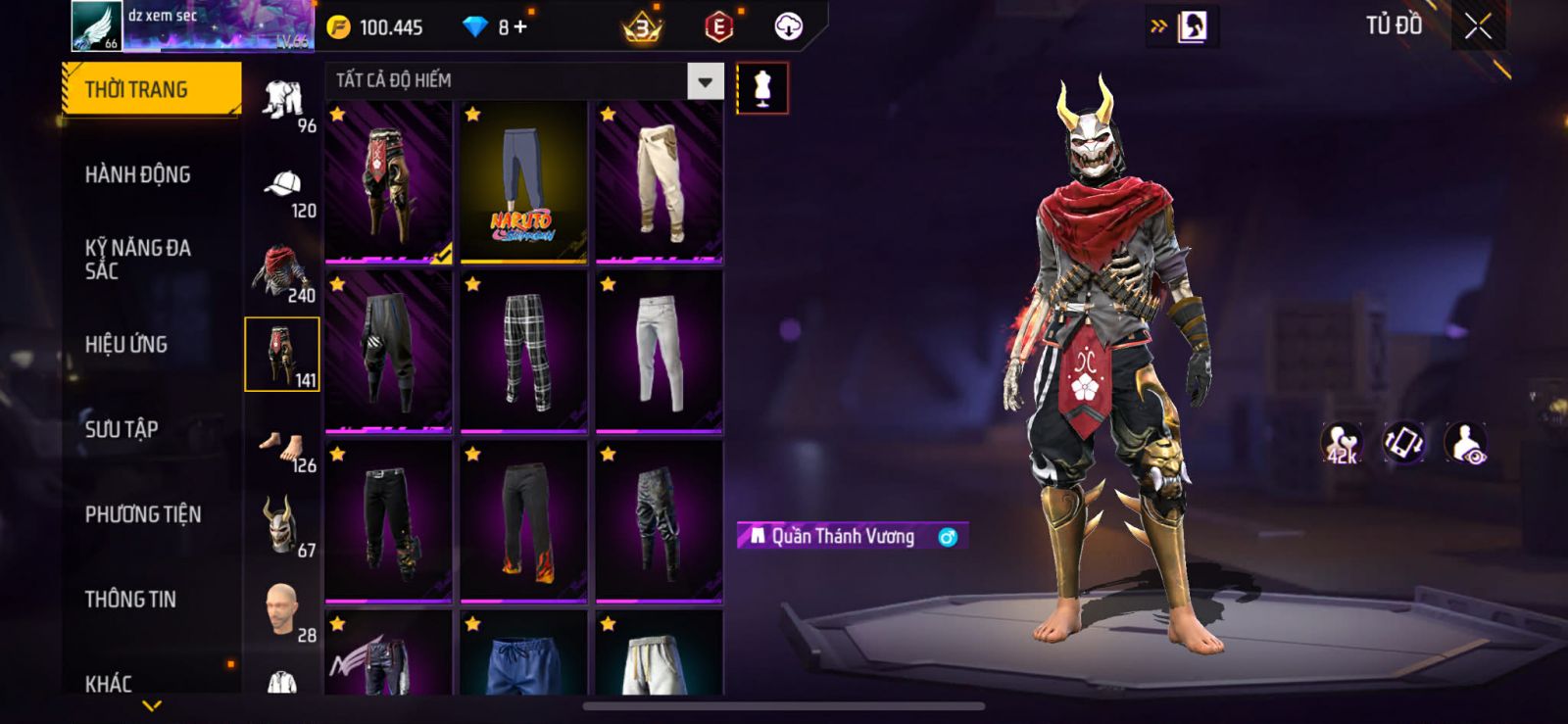The image size is (1568, 724).
Task: Choose the Naruto Shippuden pants item
Action: [x=523, y=182]
